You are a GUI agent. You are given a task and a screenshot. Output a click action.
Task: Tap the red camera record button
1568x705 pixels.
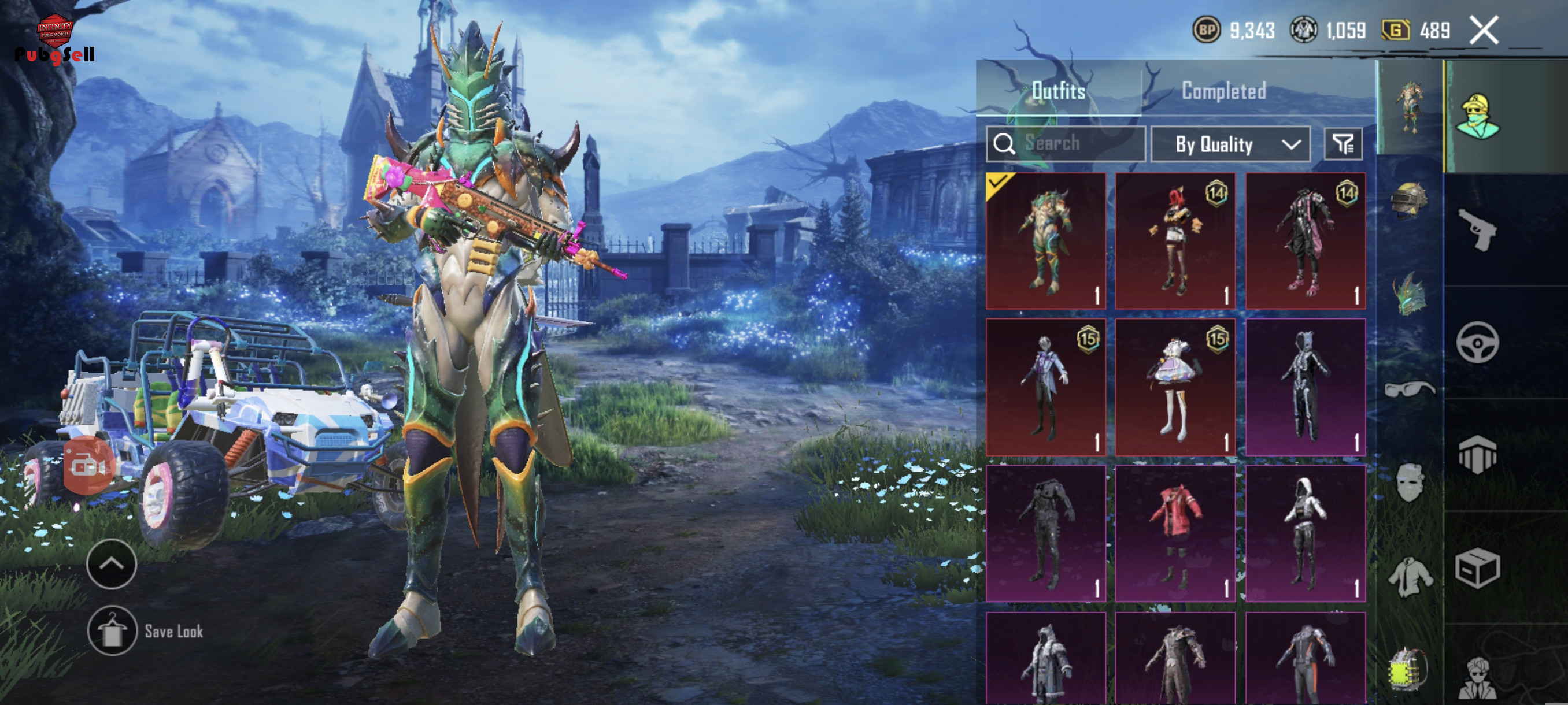89,466
